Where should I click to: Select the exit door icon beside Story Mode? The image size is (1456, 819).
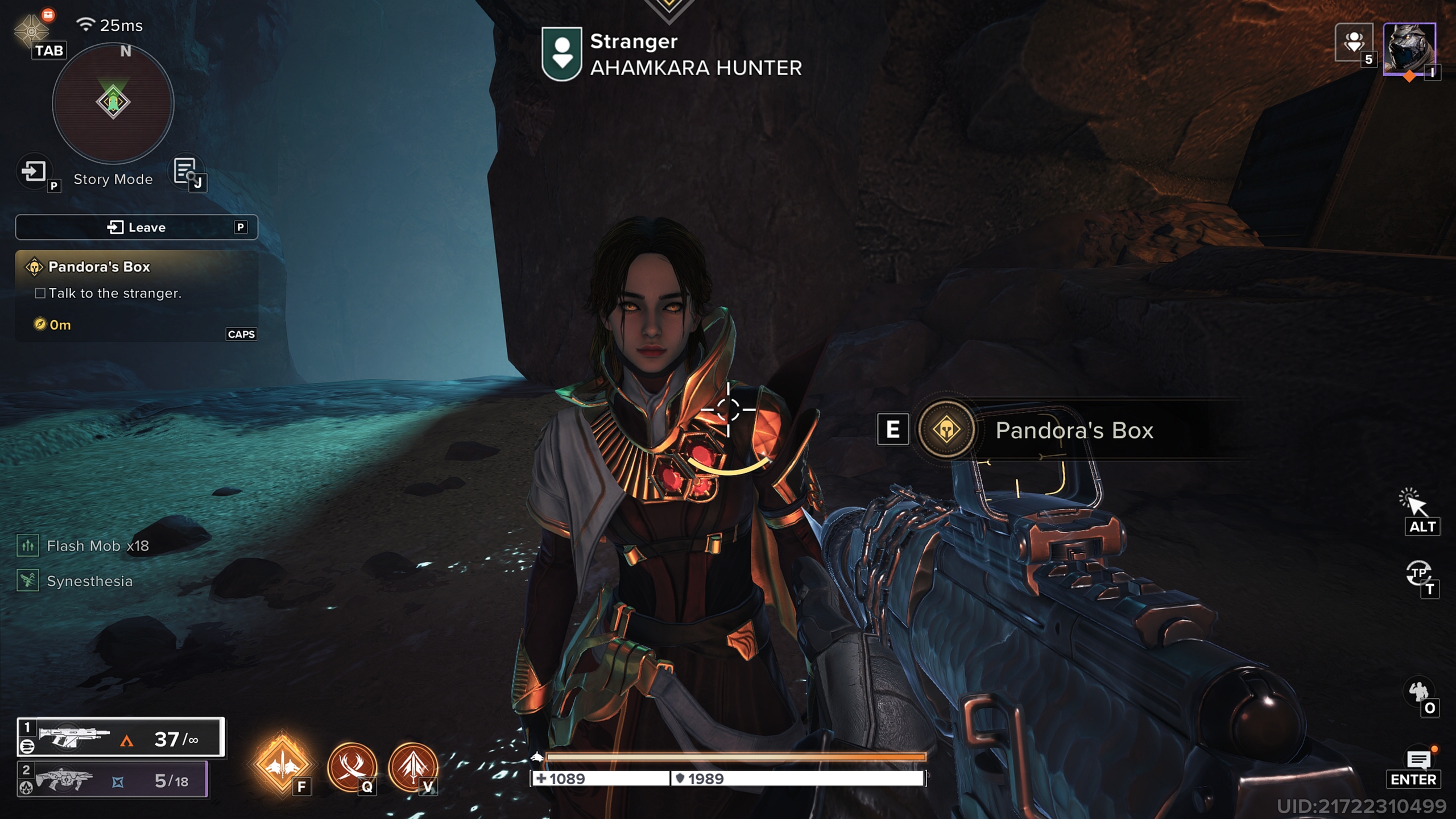pyautogui.click(x=34, y=171)
